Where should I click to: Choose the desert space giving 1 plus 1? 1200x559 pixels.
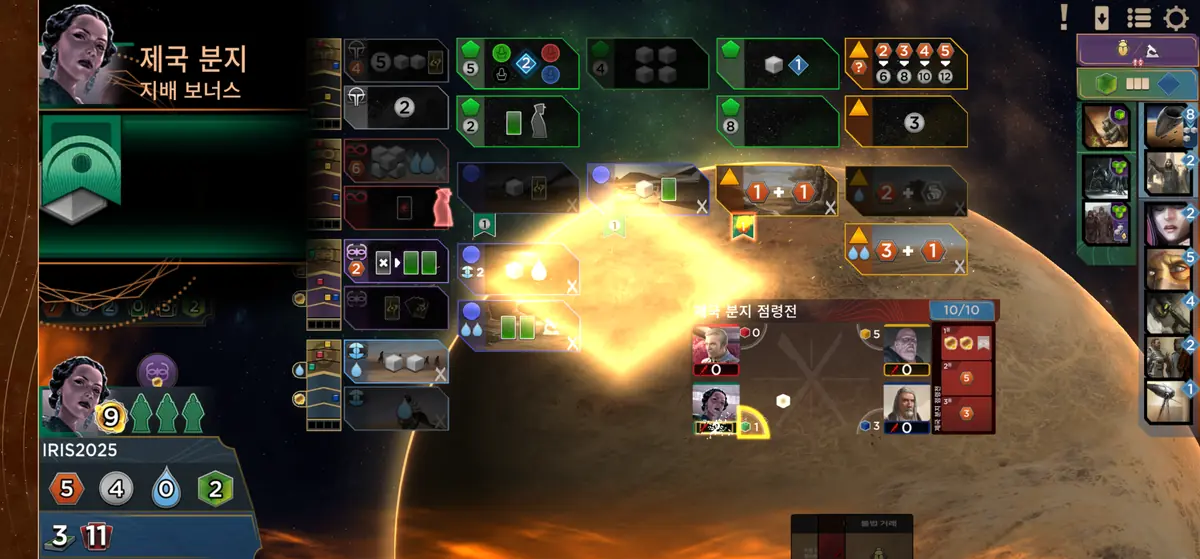point(776,190)
